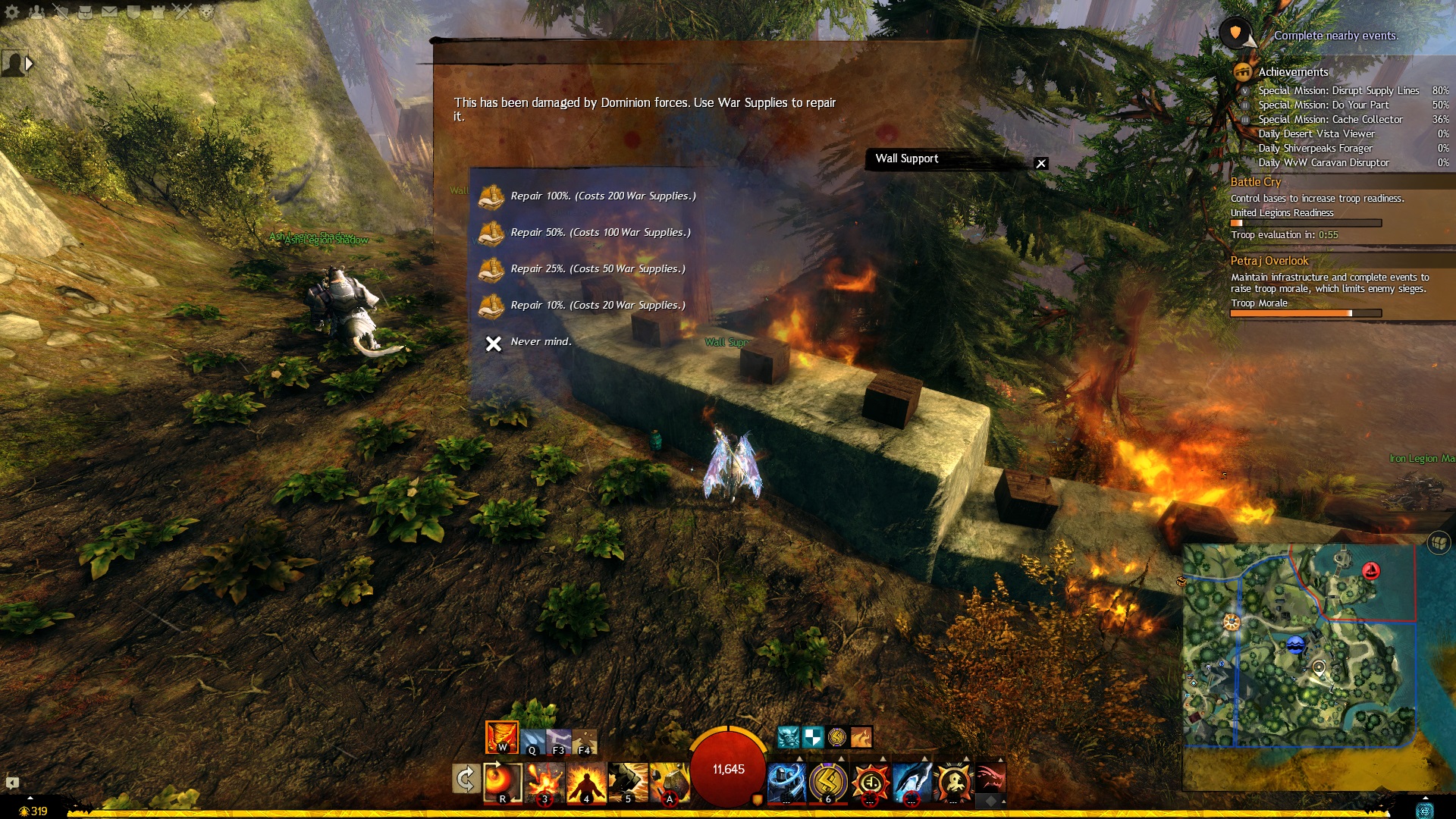Decline with the Never mind option
The width and height of the screenshot is (1456, 819).
540,343
